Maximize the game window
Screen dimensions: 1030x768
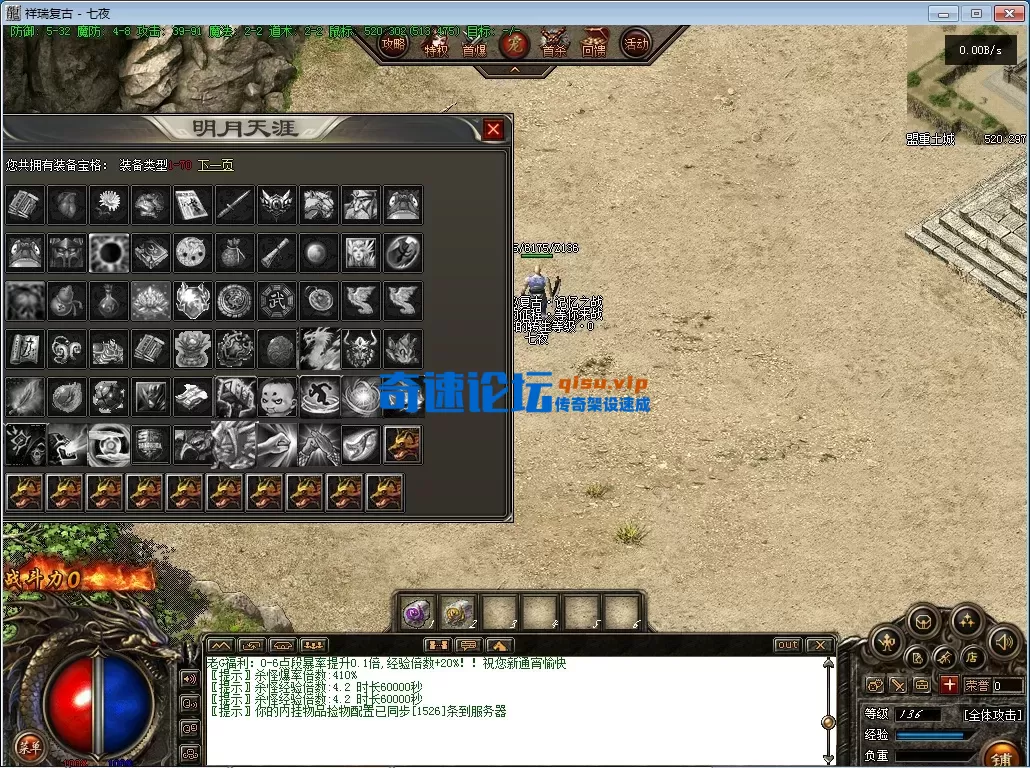coord(976,13)
